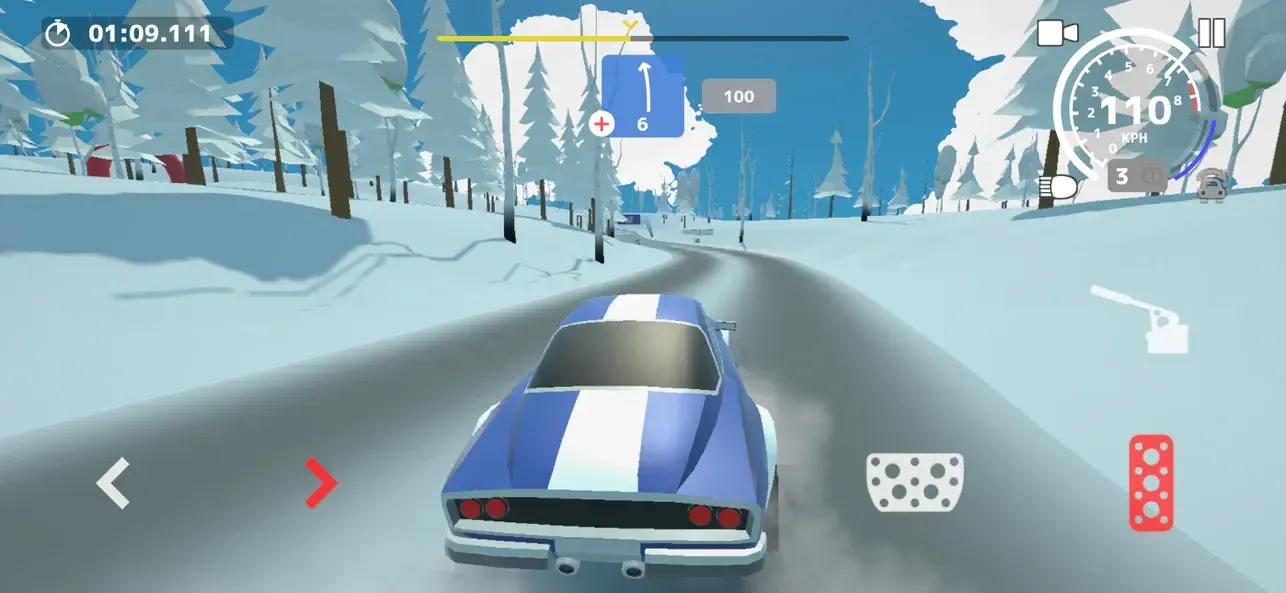Tap the car reset icon
The width and height of the screenshot is (1286, 593).
pyautogui.click(x=1213, y=186)
